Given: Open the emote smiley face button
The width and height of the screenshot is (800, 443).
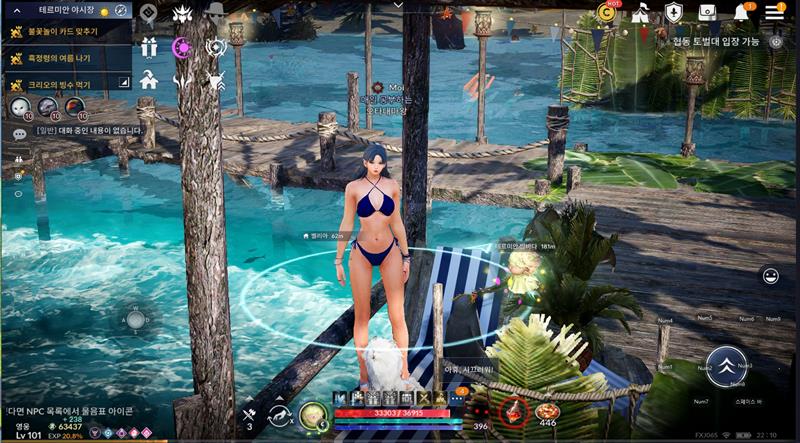Looking at the screenshot, I should 771,275.
